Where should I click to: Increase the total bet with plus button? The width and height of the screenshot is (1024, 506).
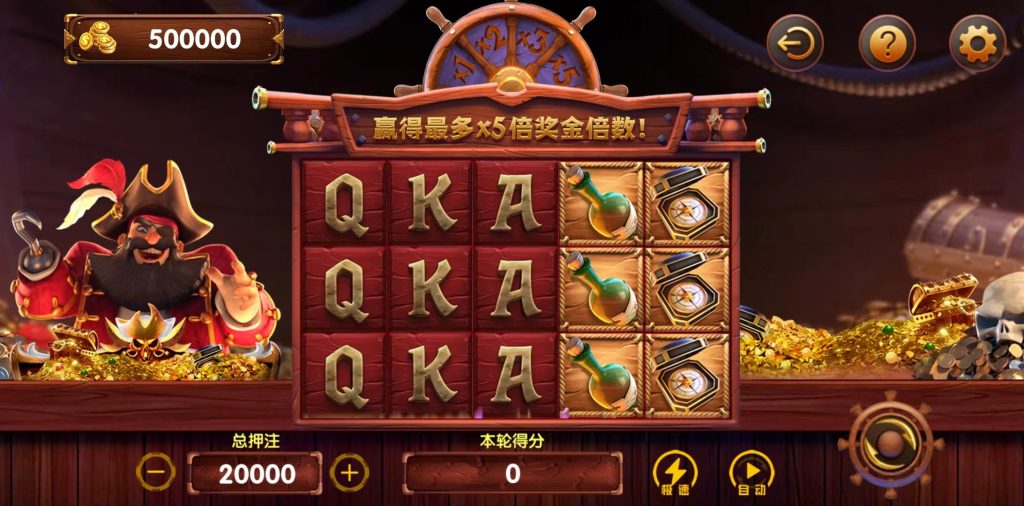point(349,472)
